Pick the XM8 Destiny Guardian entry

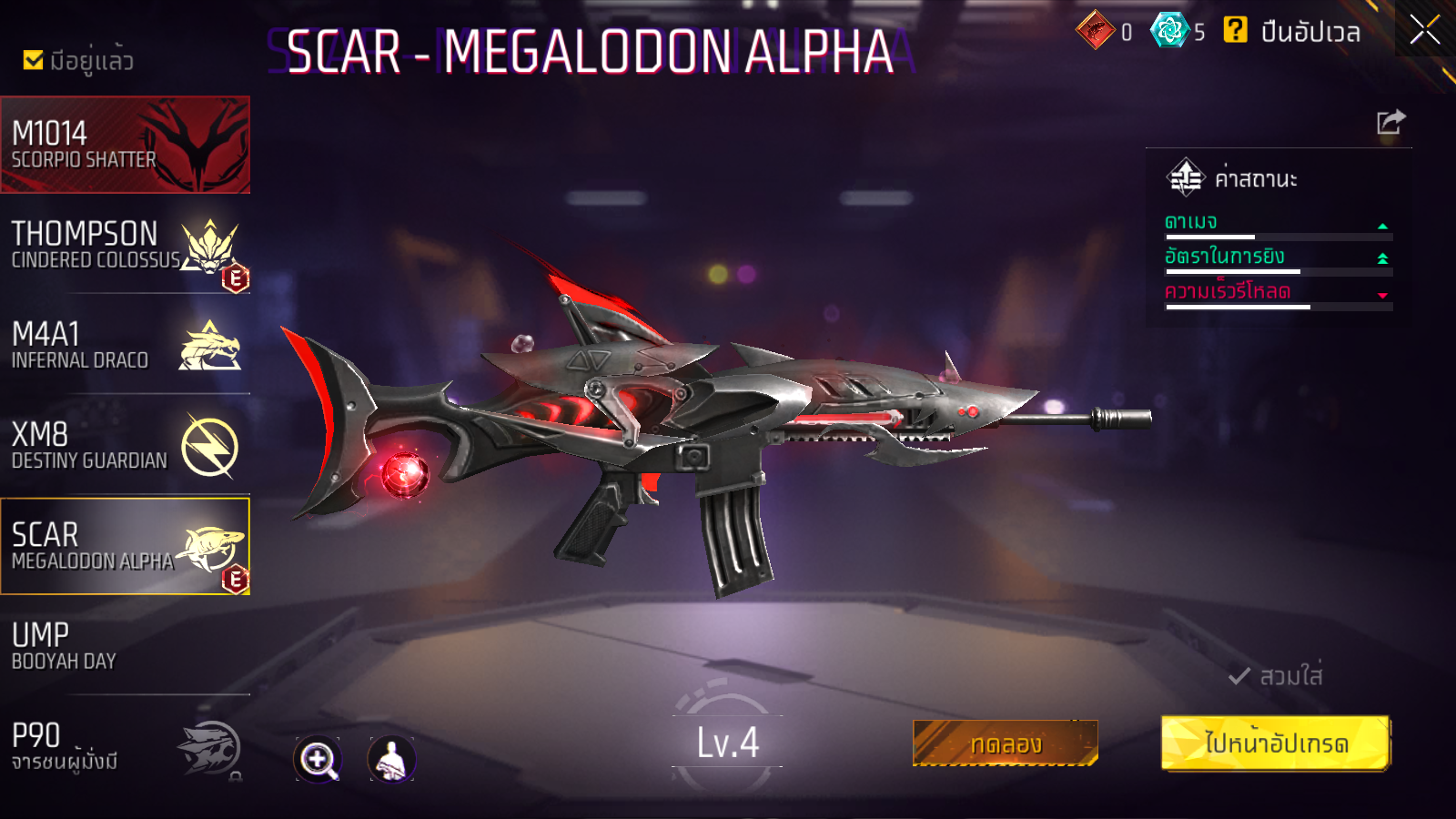point(125,446)
